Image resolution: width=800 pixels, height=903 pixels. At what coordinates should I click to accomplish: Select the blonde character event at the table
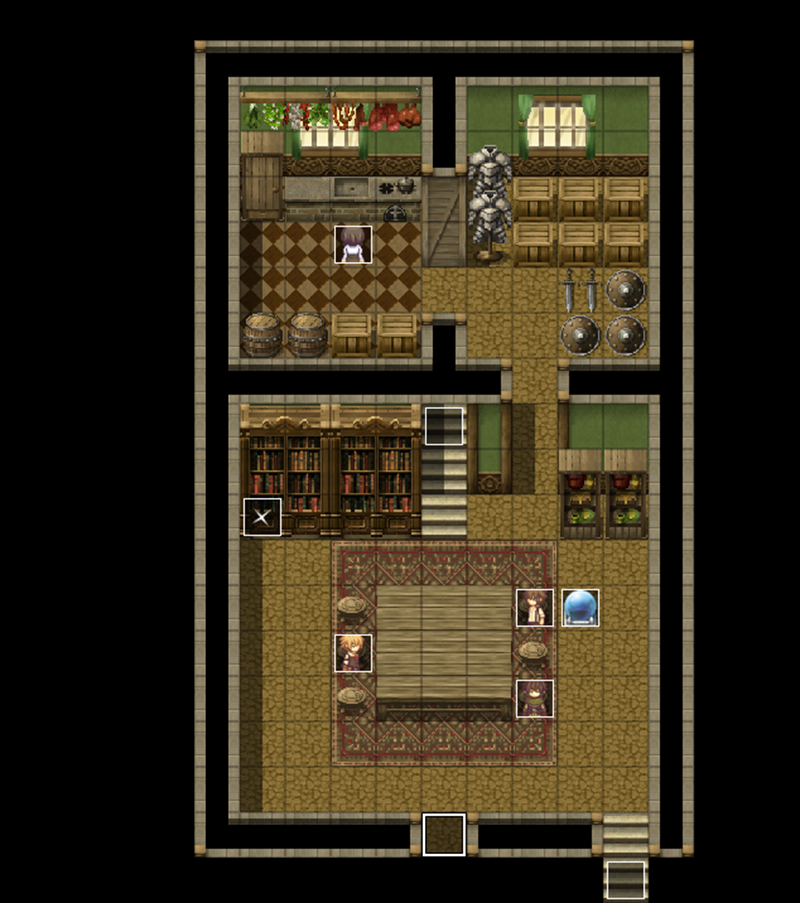tap(353, 653)
